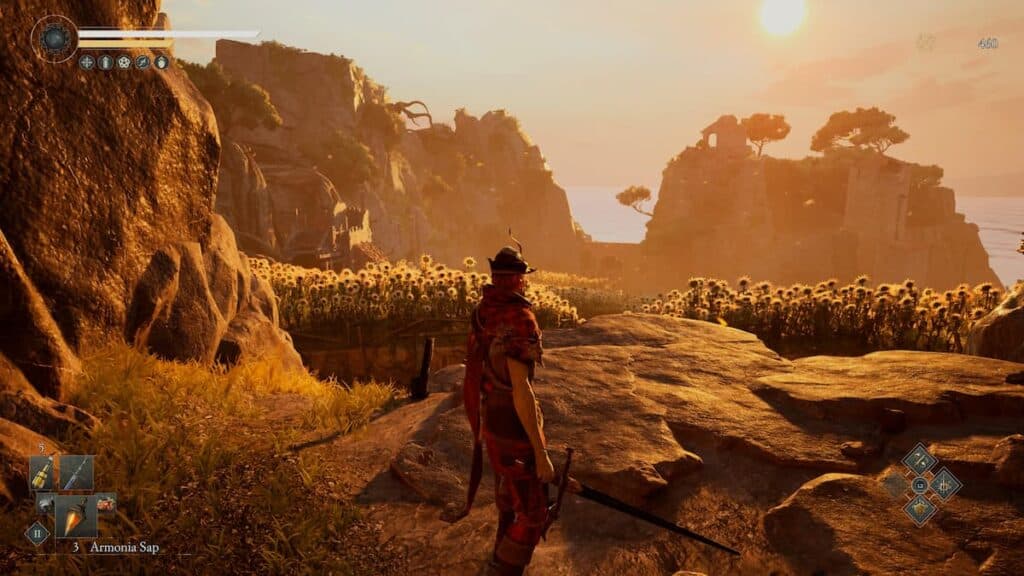This screenshot has height=576, width=1024.
Task: Click the diamond marked with numeral II
Action: (x=36, y=533)
